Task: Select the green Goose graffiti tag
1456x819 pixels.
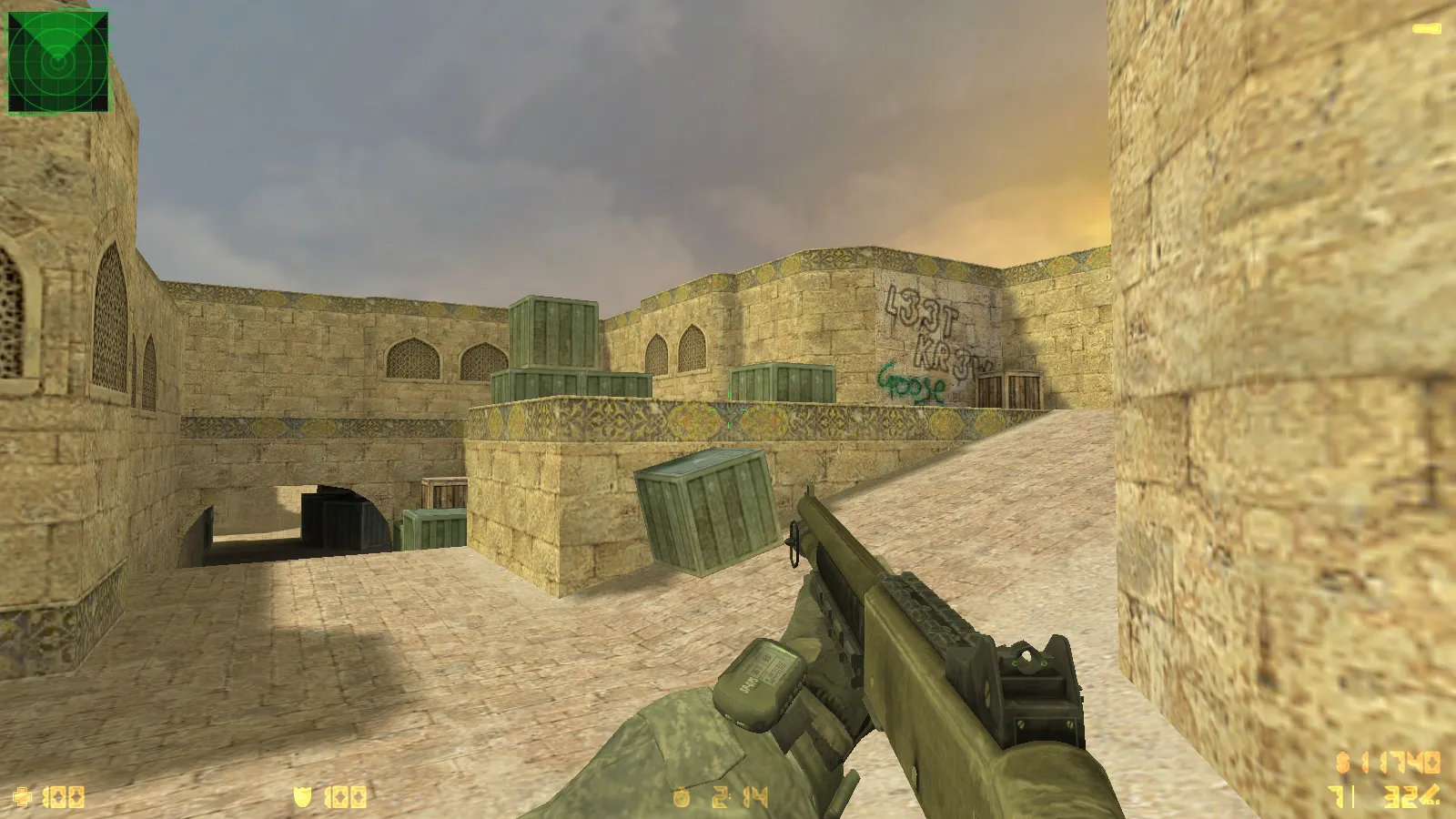Action: tap(908, 386)
